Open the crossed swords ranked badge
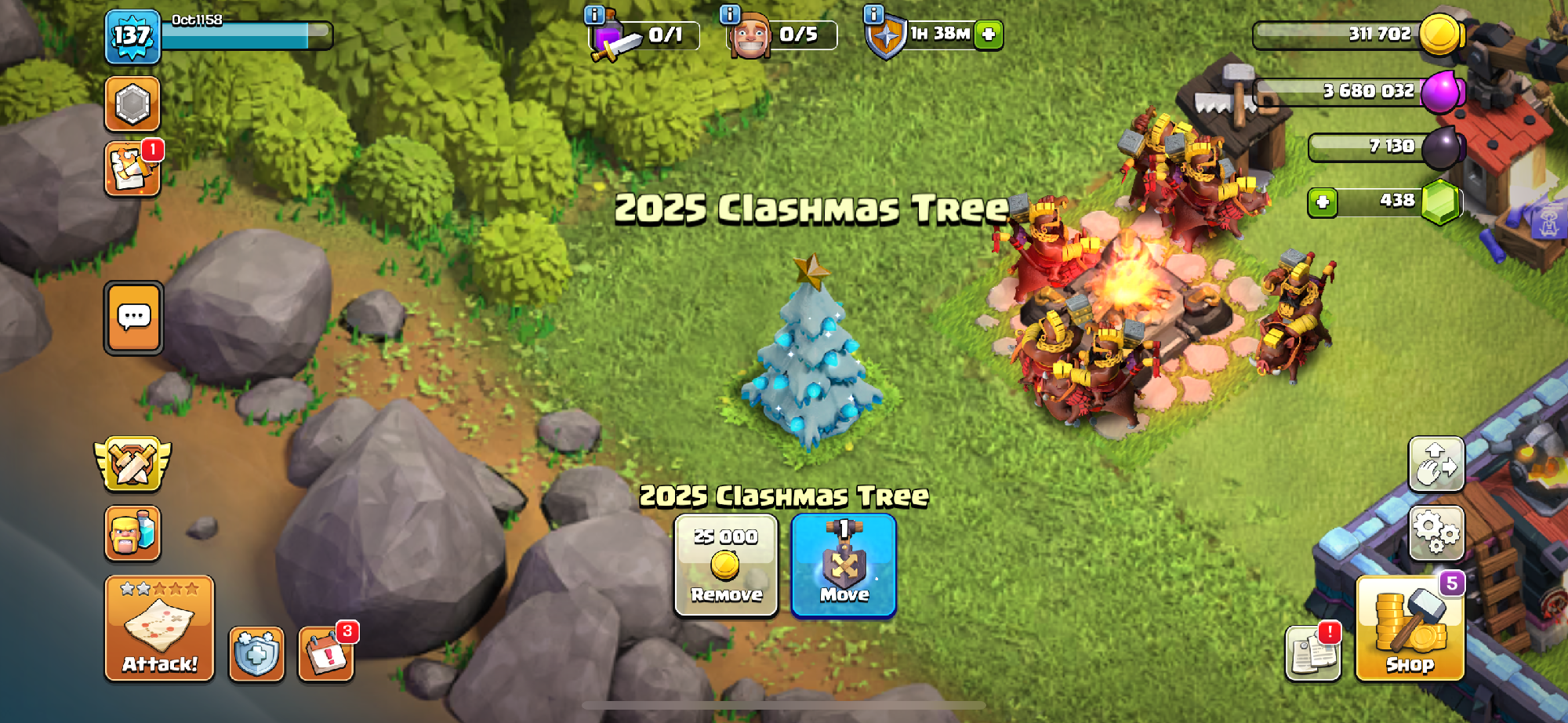Image resolution: width=1568 pixels, height=723 pixels. tap(132, 463)
